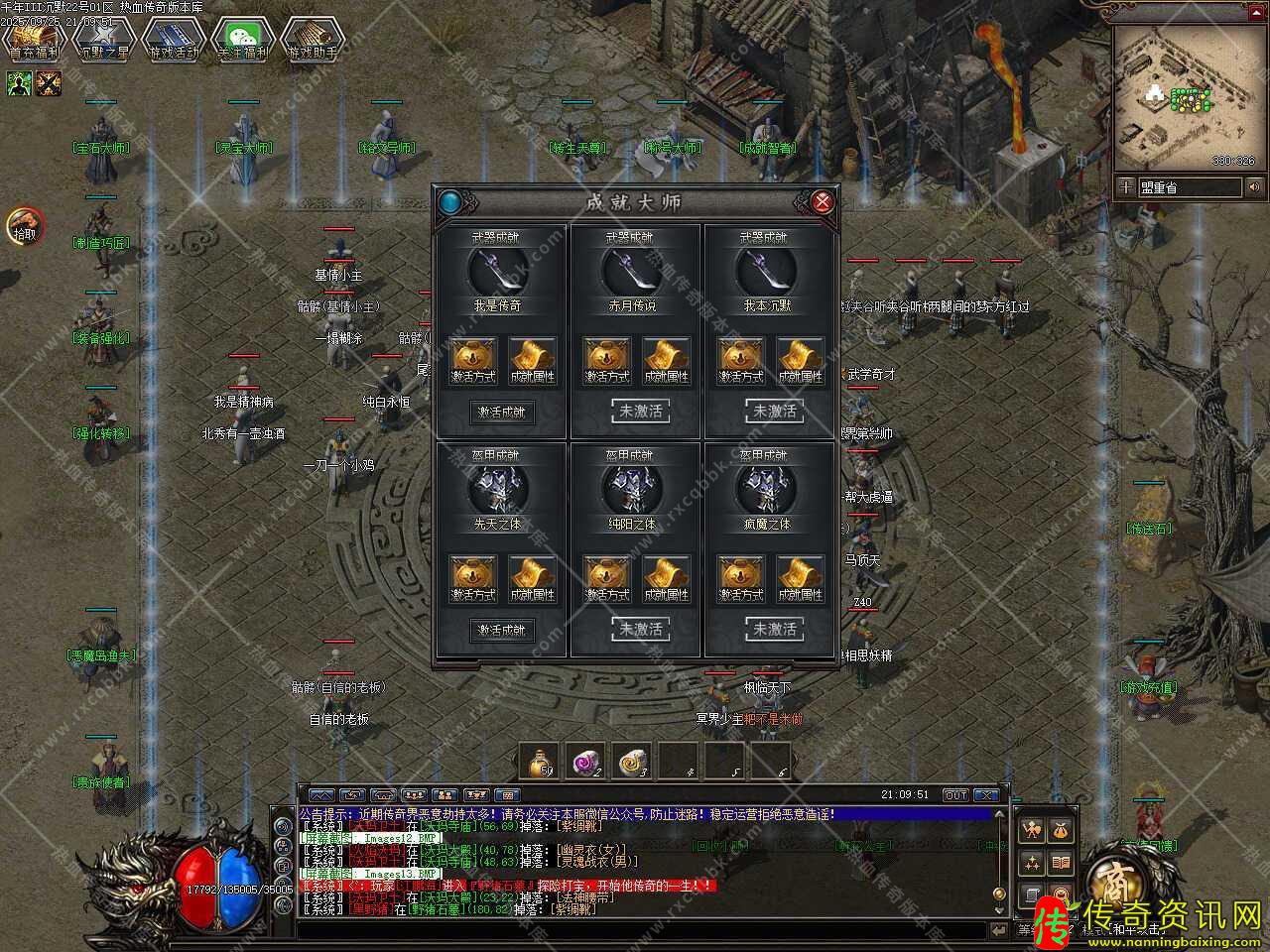Image resolution: width=1270 pixels, height=952 pixels.
Task: View 激活方式 for 赤月传说 achievement
Action: tap(607, 360)
